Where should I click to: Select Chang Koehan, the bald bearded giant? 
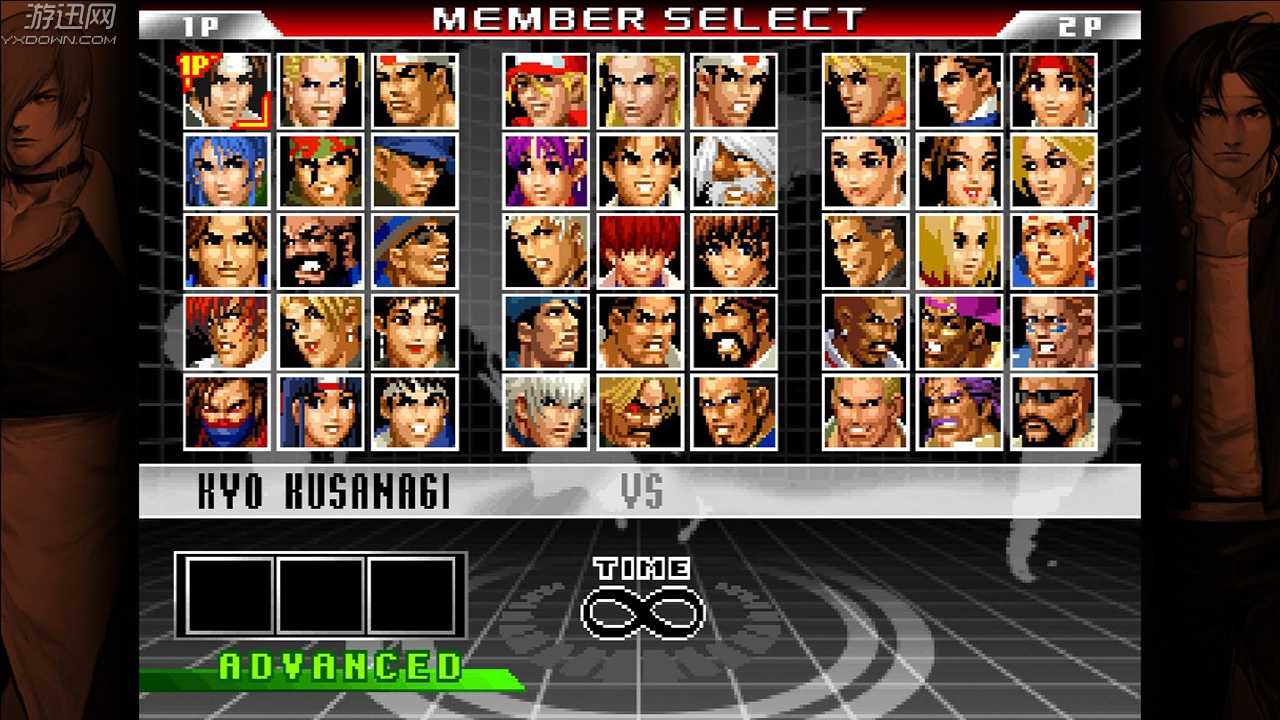pos(320,251)
